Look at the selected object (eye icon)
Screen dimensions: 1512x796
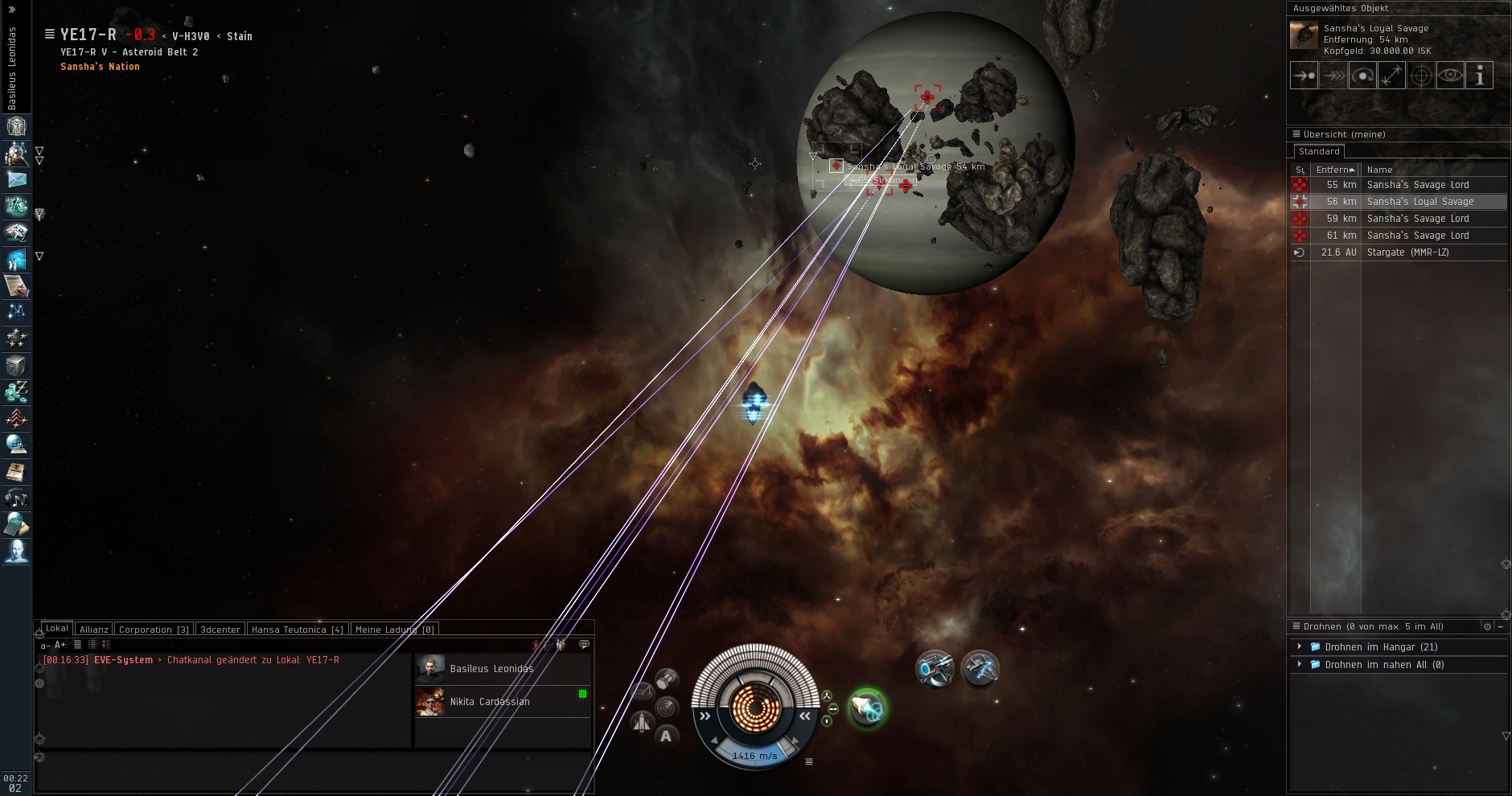point(1450,76)
